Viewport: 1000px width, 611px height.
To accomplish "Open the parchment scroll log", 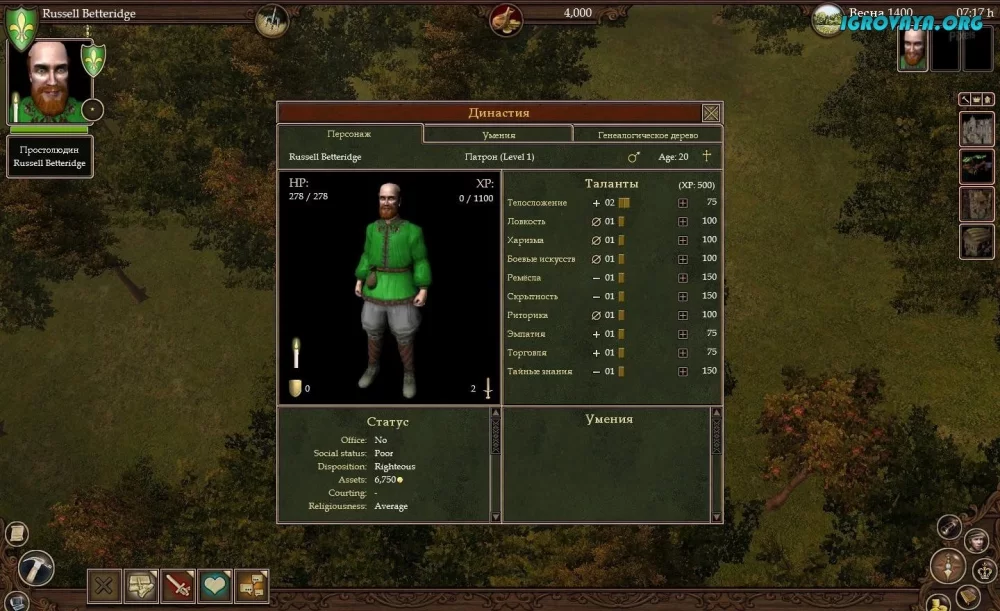I will click(x=16, y=534).
